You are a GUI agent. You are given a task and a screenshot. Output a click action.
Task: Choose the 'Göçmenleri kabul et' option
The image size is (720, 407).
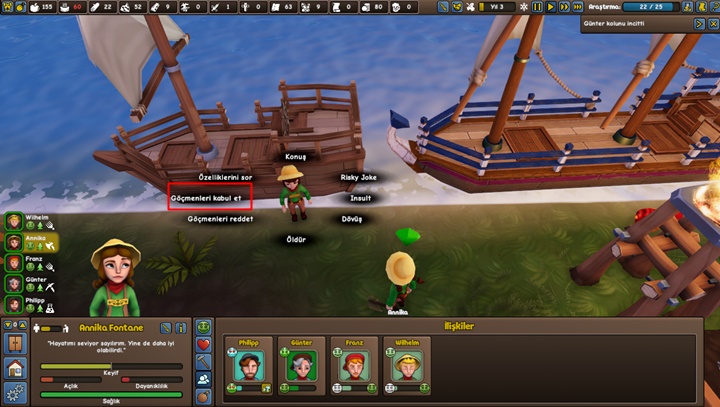tap(207, 198)
